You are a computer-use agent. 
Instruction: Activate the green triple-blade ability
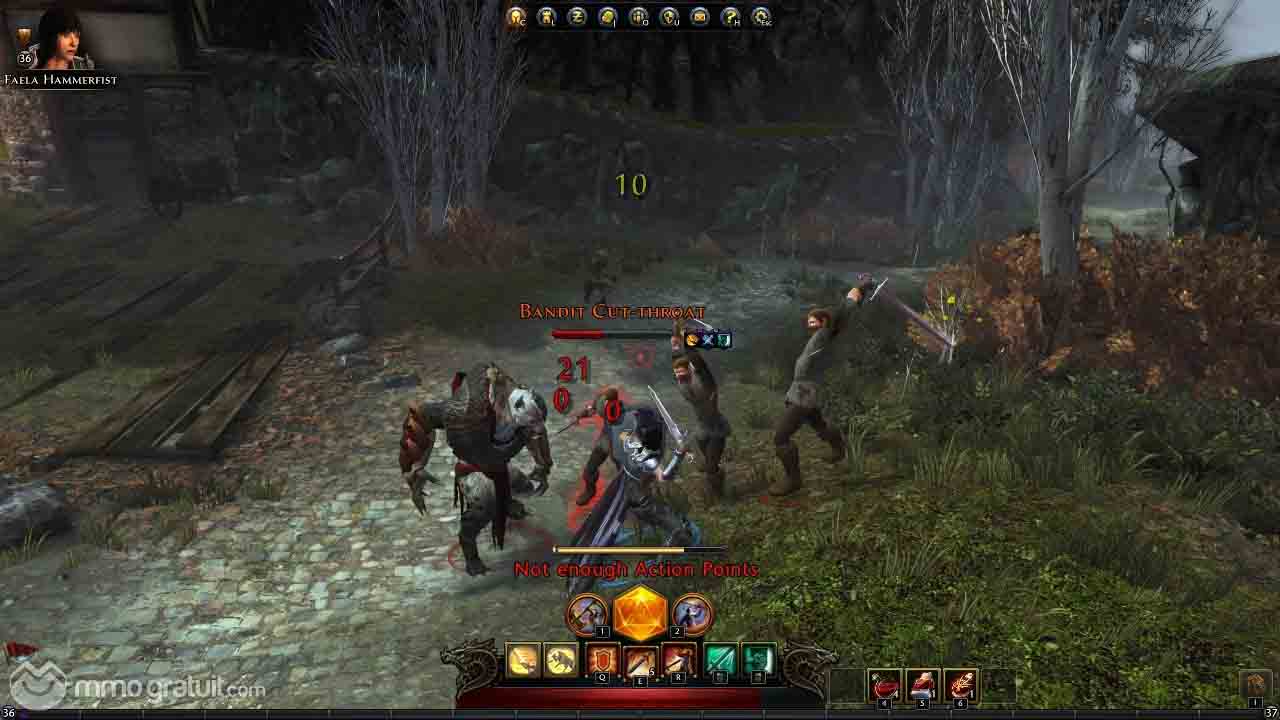721,661
